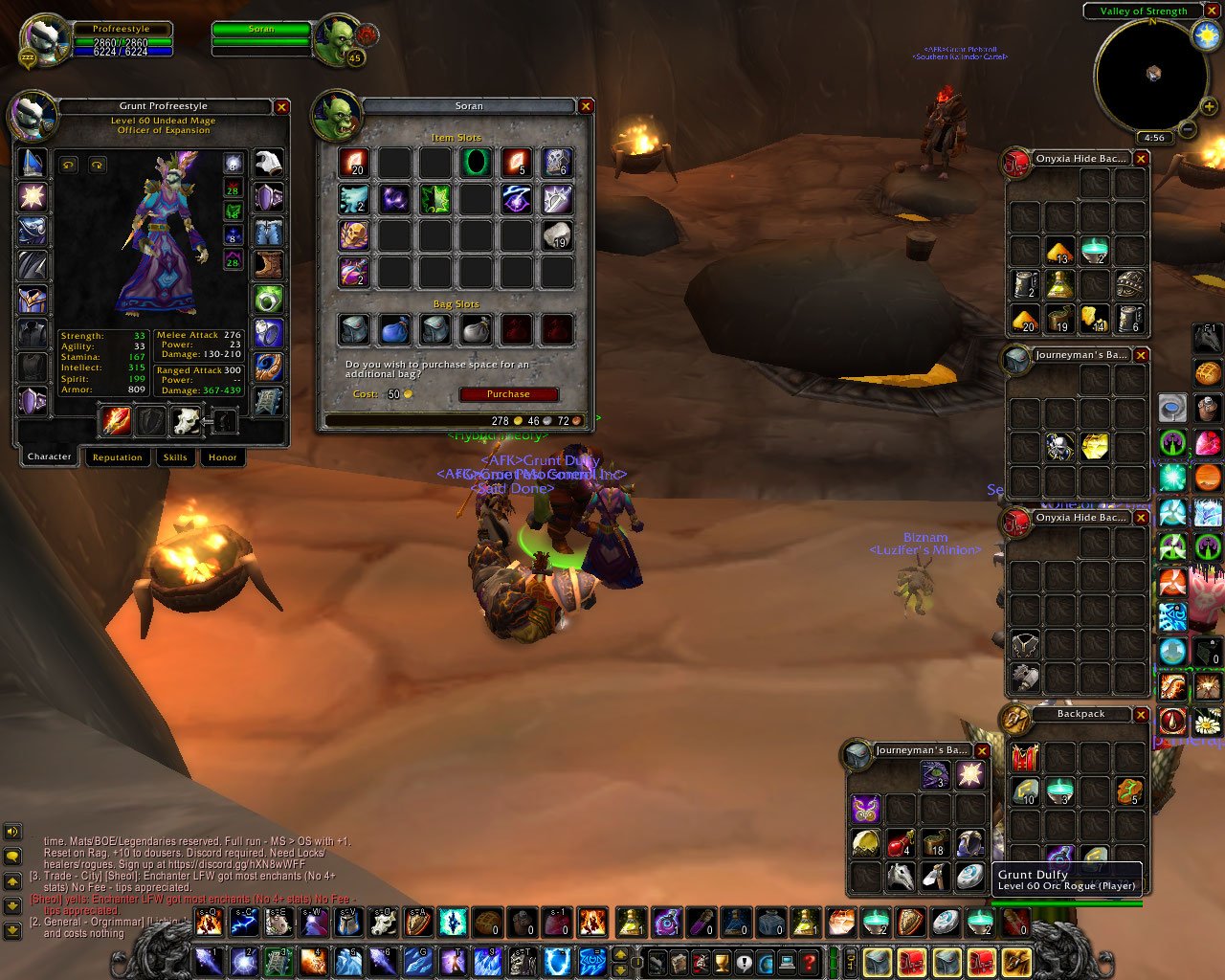
Task: Click the action bar page-up arrow
Action: pos(618,953)
